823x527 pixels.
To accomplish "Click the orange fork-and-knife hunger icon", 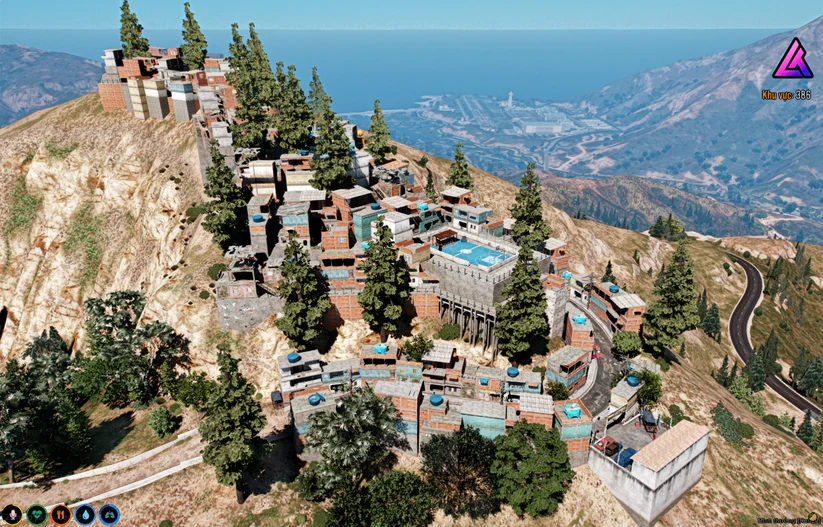I will click(61, 515).
